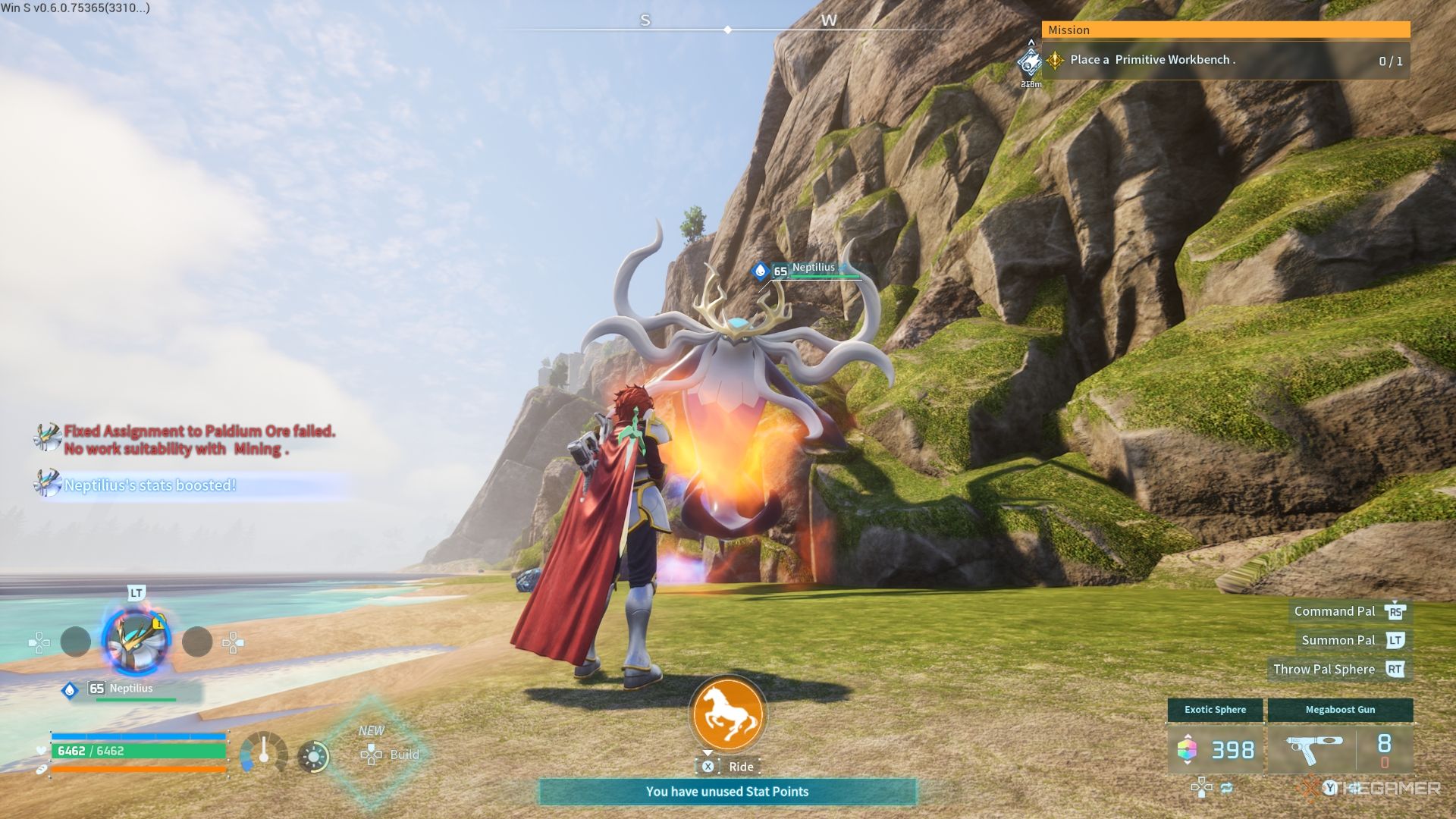The width and height of the screenshot is (1456, 819).
Task: Click the Neptilius stats boosted message
Action: coord(149,485)
